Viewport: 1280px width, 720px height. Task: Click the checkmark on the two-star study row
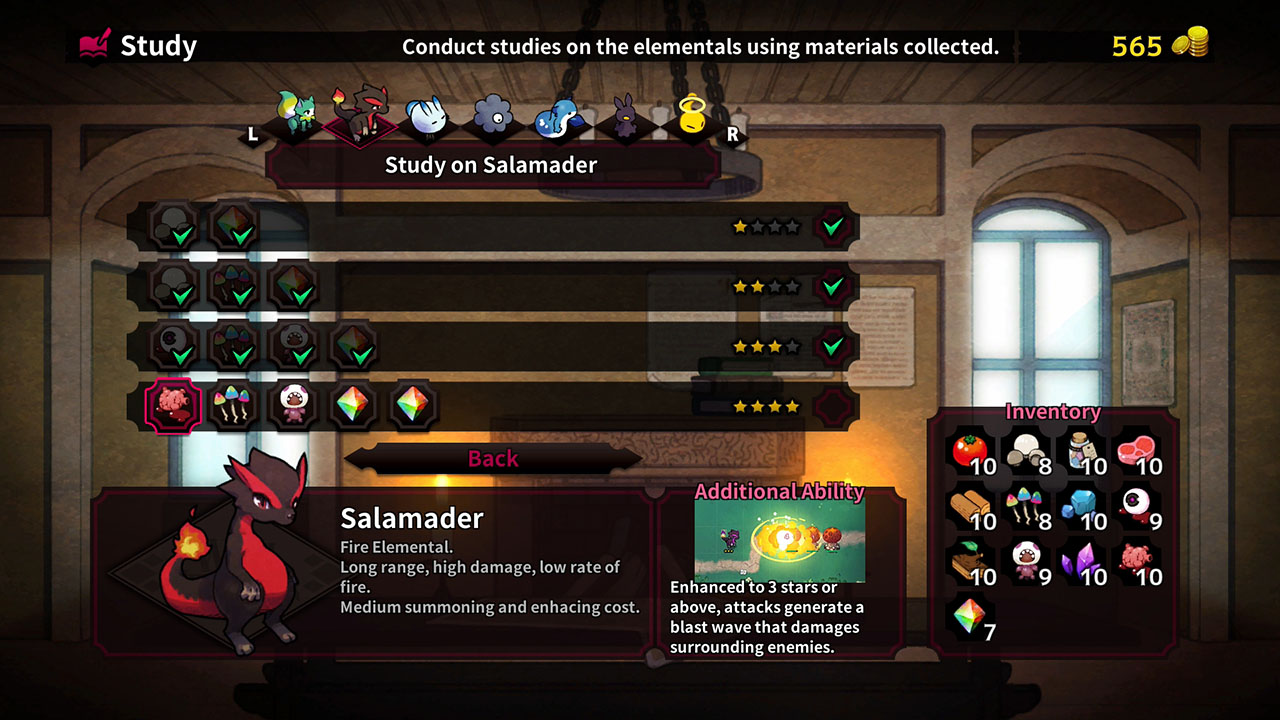832,286
